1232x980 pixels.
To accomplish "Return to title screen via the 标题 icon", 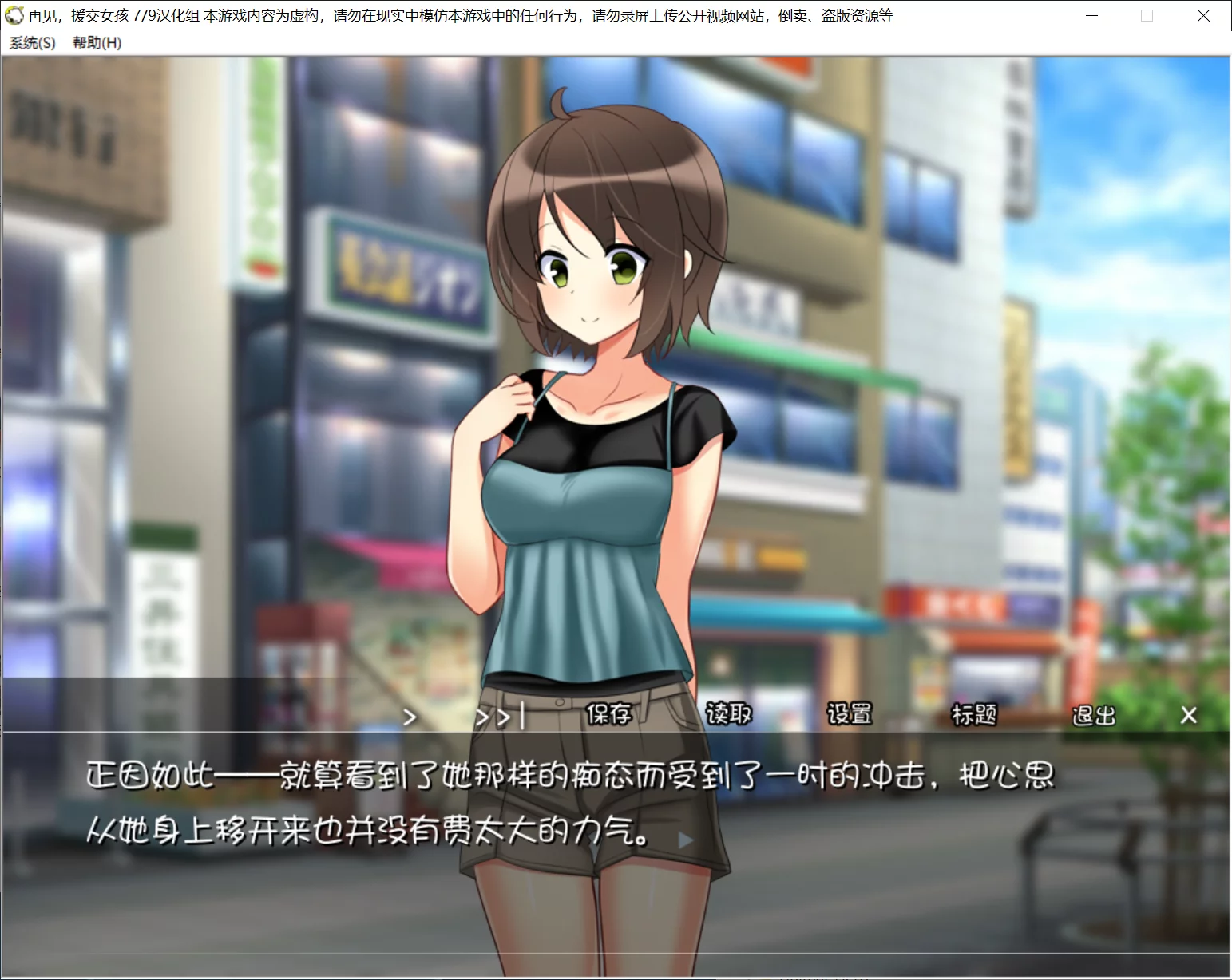I will [x=973, y=716].
